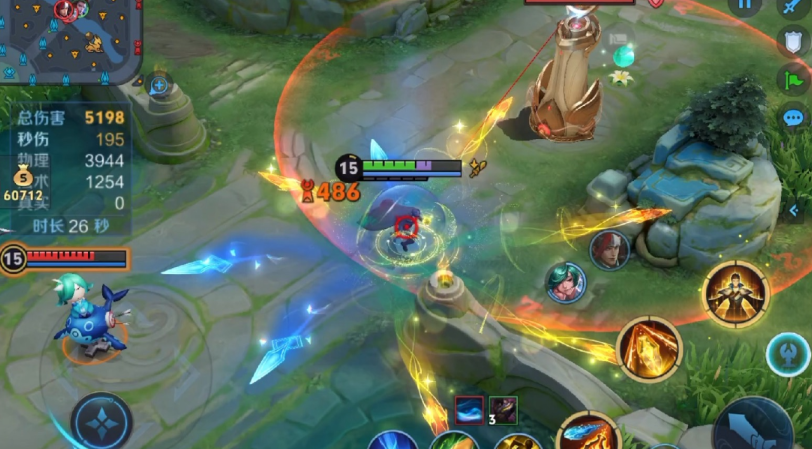Viewport: 812px width, 449px height.
Task: Activate the golden warrior ultimate ability
Action: (x=735, y=293)
